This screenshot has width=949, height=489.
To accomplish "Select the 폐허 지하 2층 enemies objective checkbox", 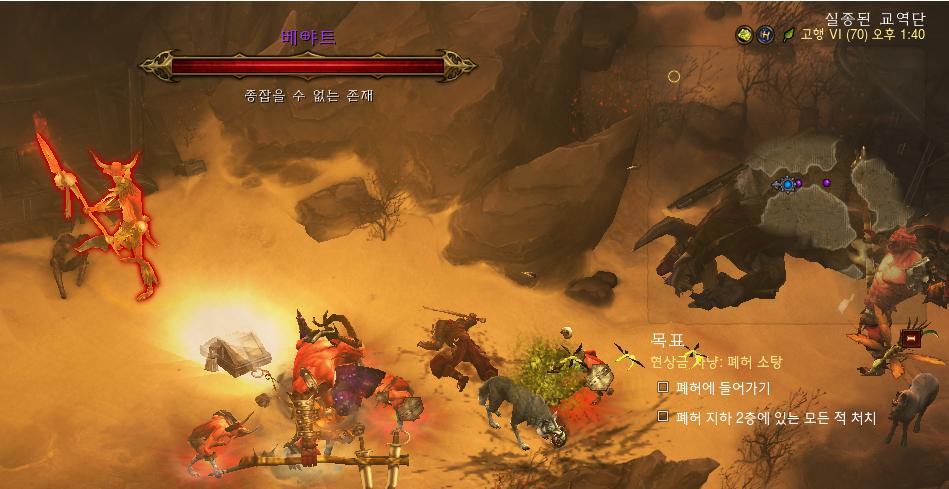I will coord(663,416).
